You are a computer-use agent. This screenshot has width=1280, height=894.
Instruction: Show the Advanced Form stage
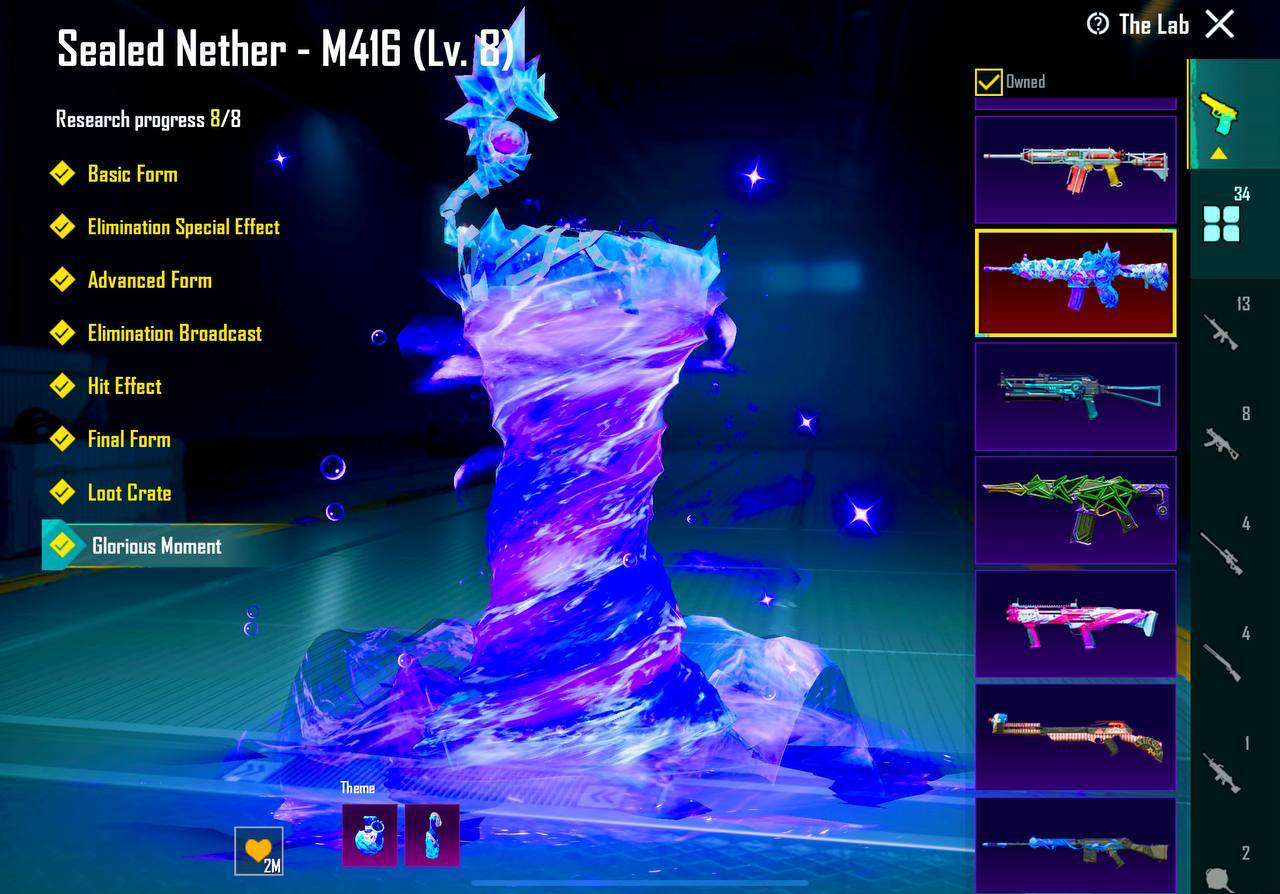point(149,280)
